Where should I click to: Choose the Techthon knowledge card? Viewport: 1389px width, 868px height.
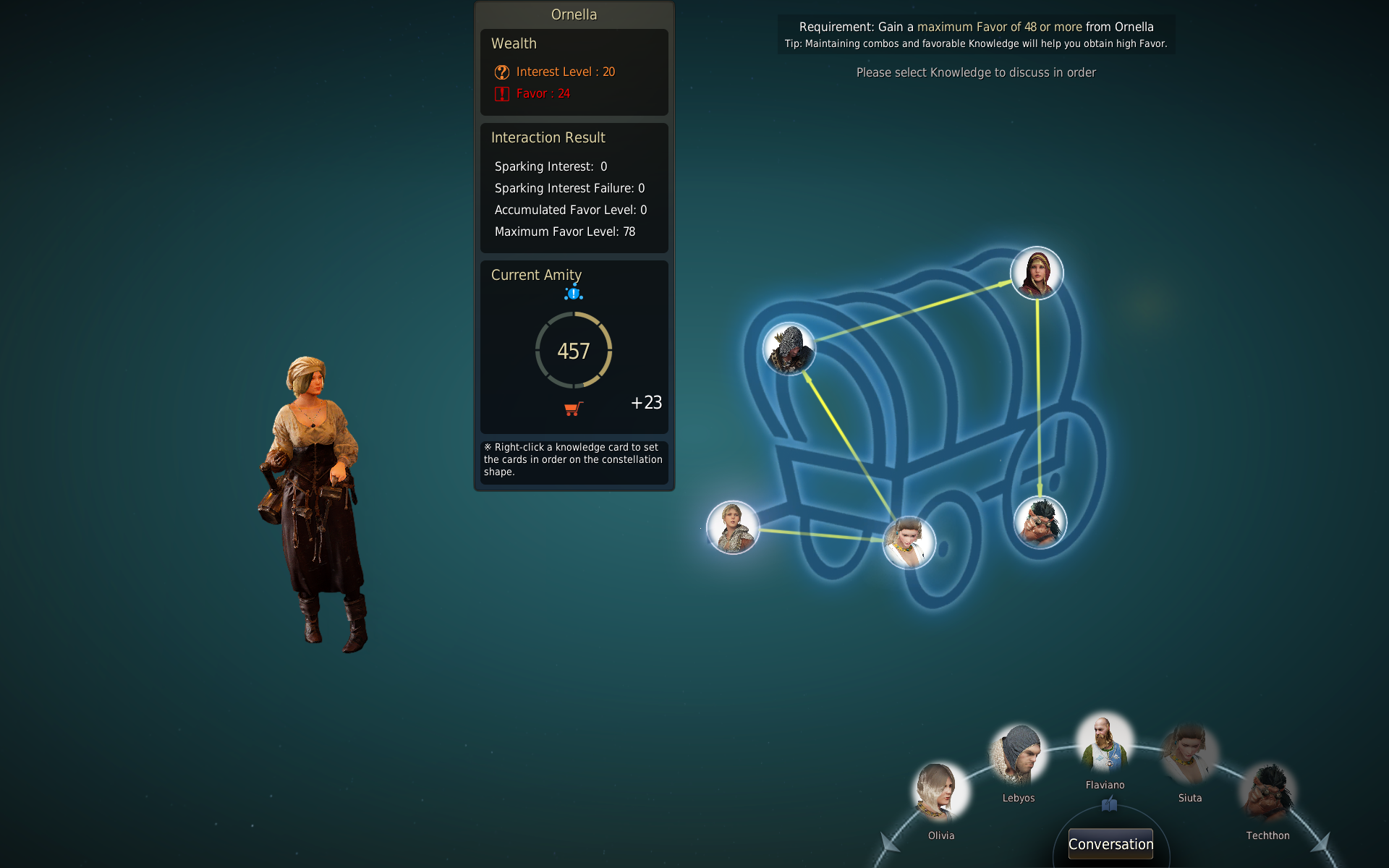[x=1267, y=793]
